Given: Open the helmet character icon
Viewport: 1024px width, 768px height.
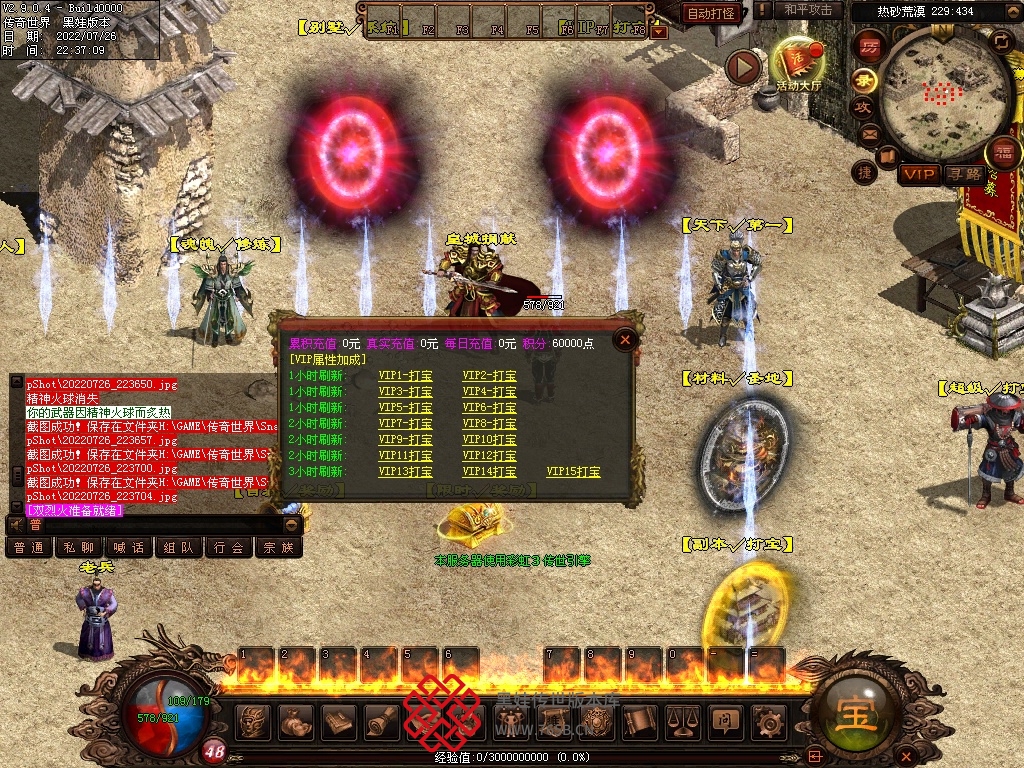Looking at the screenshot, I should (254, 720).
